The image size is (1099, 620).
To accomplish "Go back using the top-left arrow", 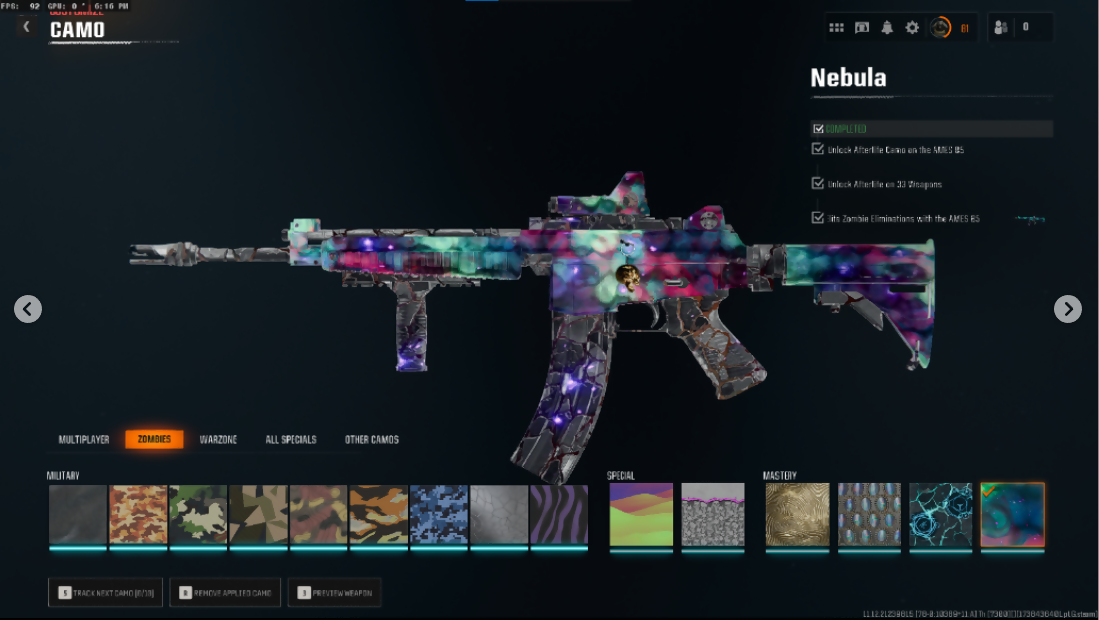I will [x=27, y=27].
